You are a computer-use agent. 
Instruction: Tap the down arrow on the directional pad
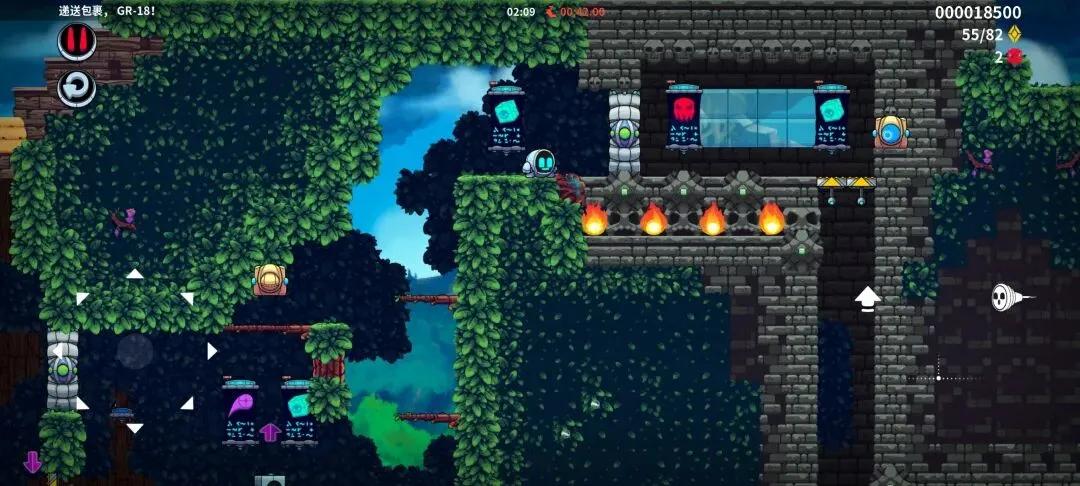(x=135, y=428)
